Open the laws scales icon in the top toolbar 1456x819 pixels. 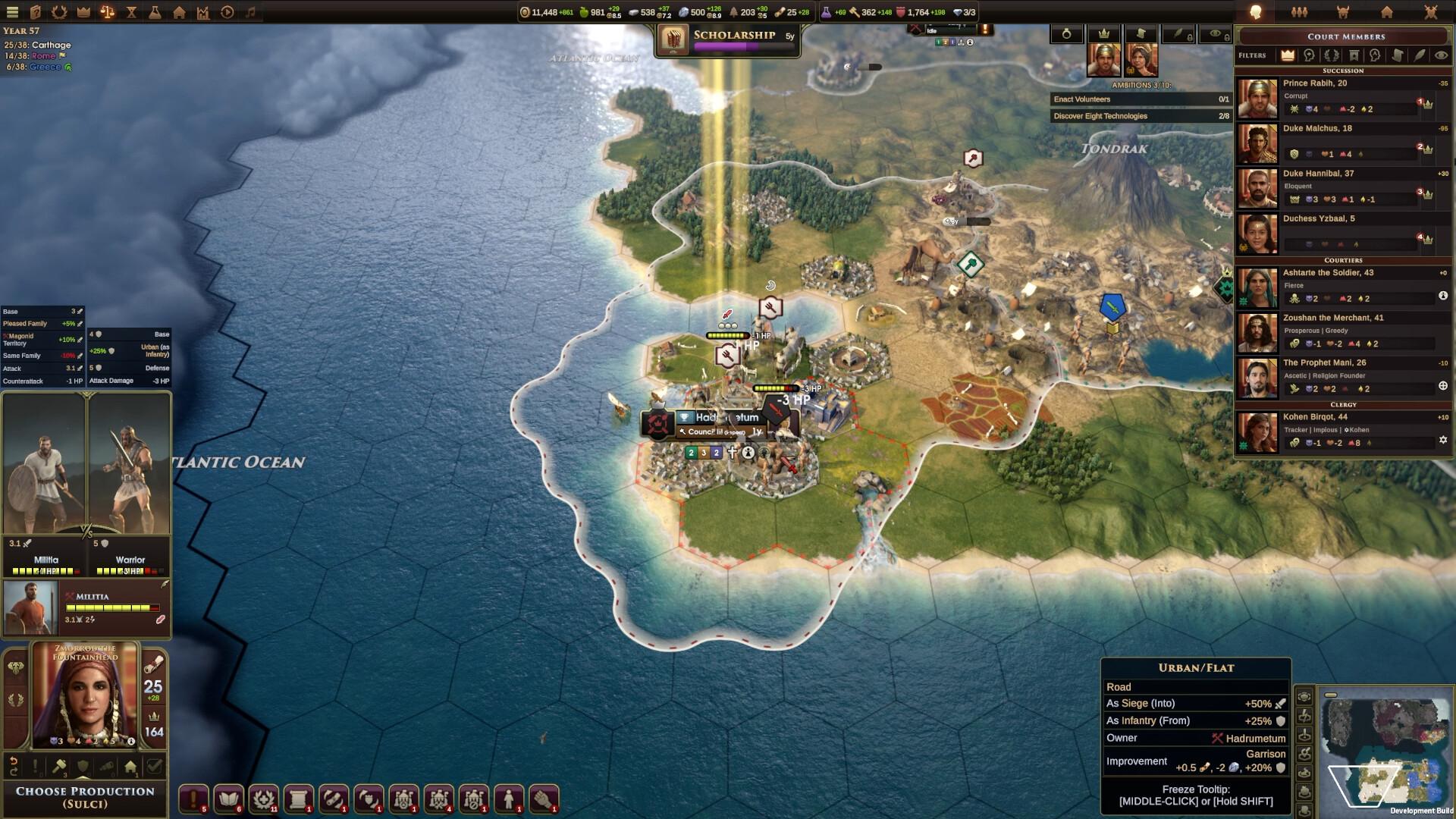pyautogui.click(x=108, y=12)
